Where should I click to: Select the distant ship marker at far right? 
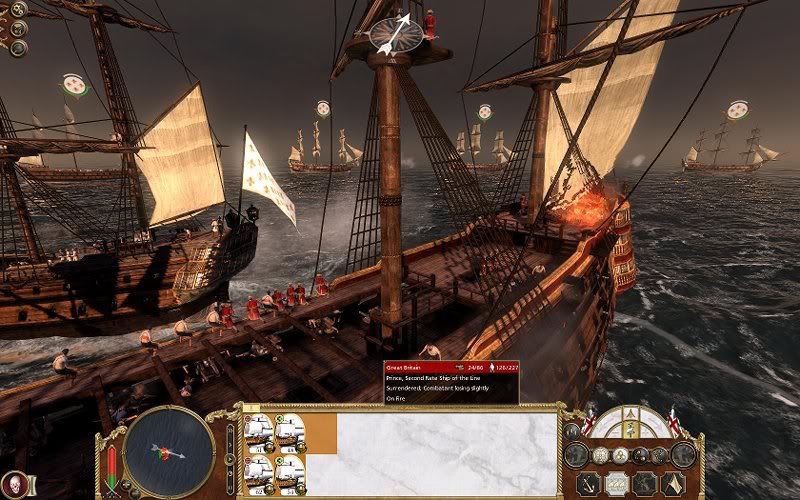point(739,108)
